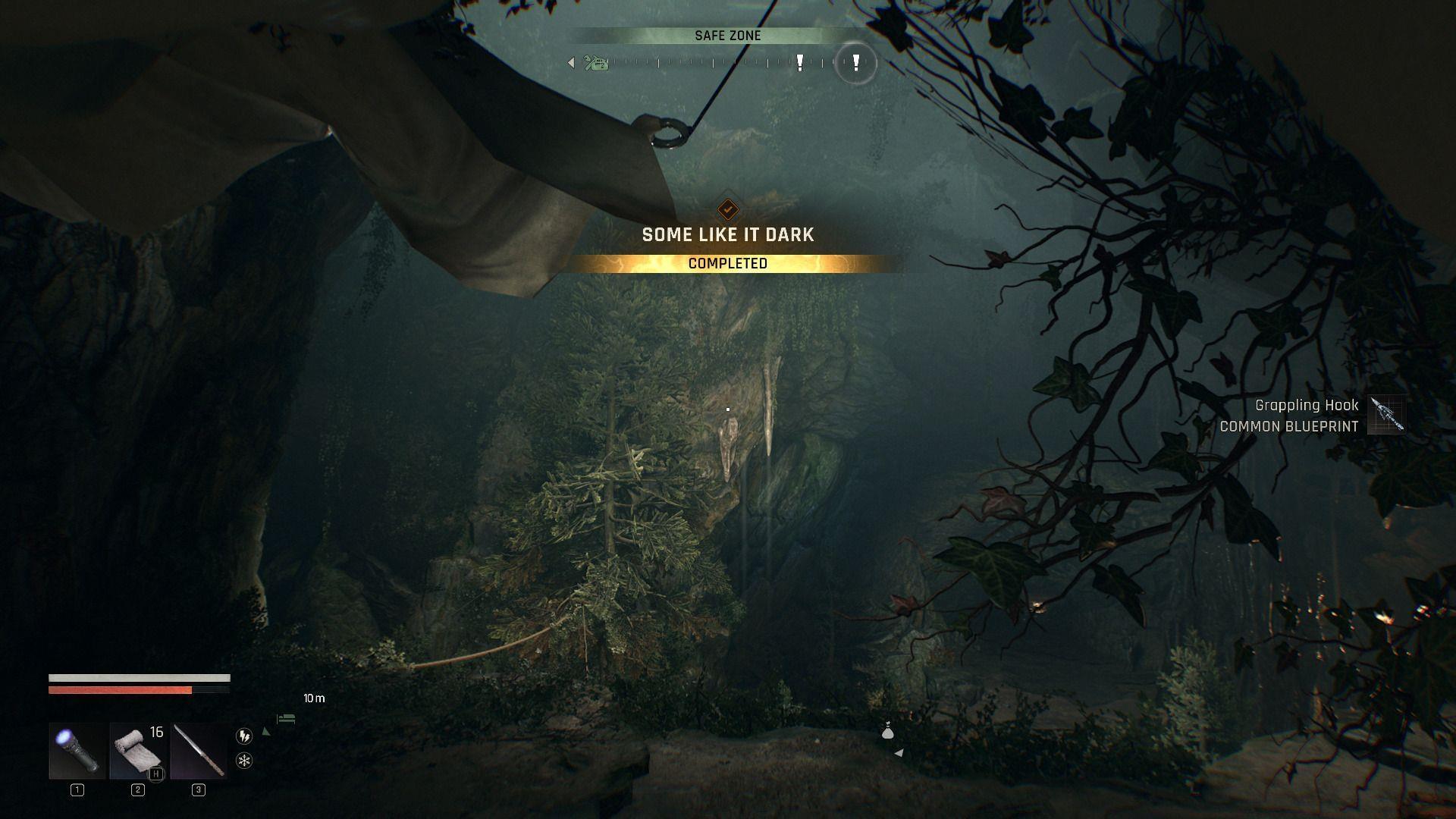
Task: Click the bed sleep icon above the quickbar
Action: coord(286,717)
